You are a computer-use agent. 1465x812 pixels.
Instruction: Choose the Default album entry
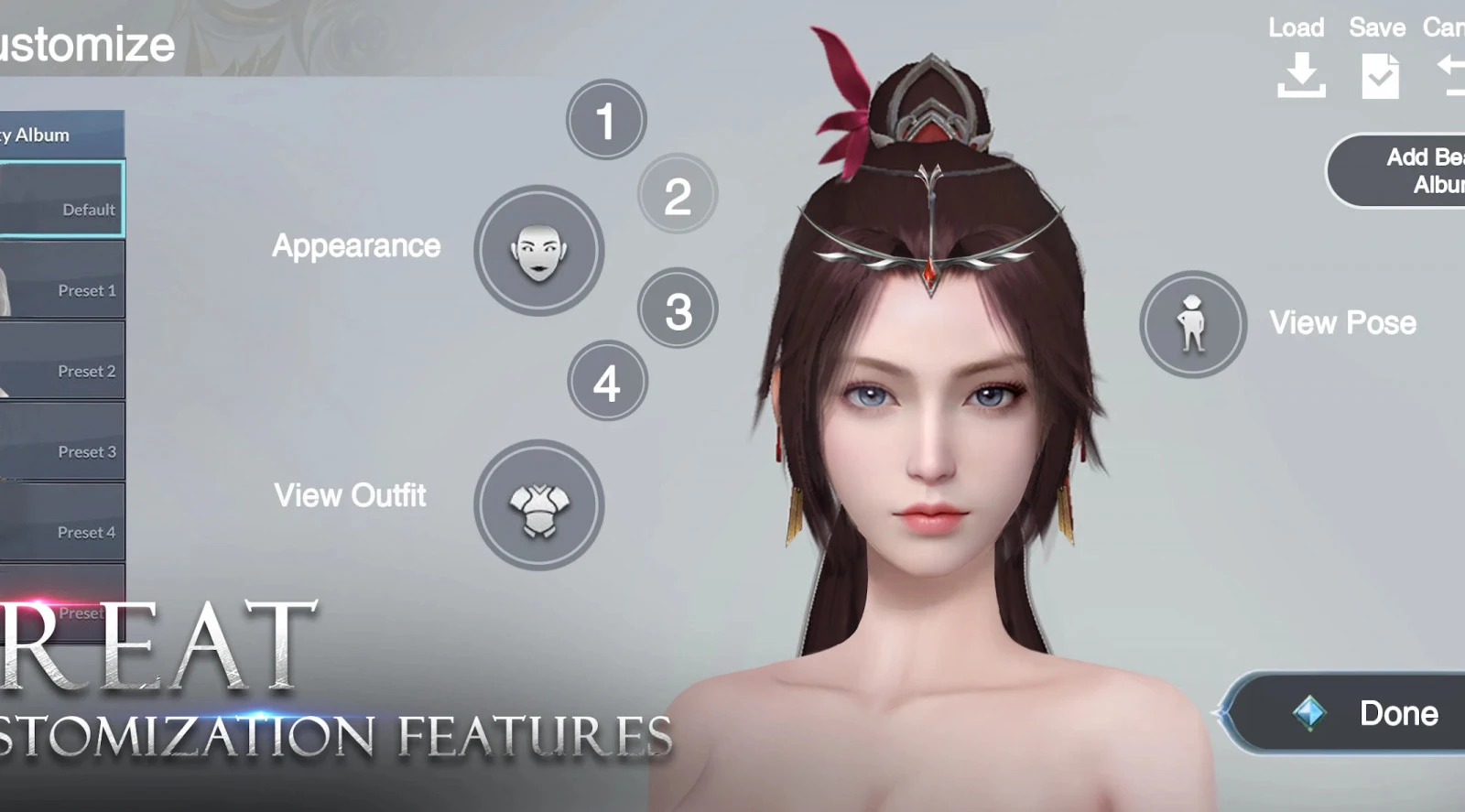pos(61,200)
